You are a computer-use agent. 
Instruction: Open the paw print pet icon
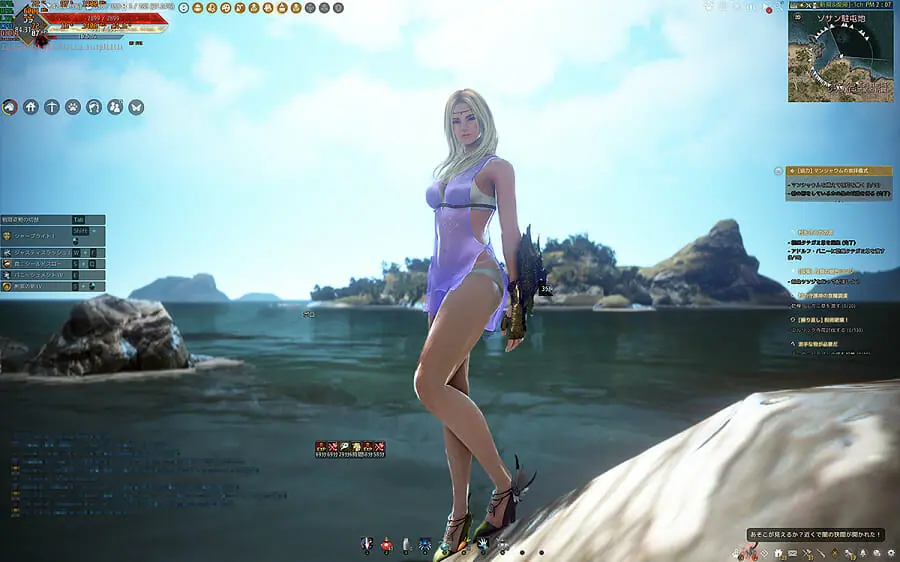pyautogui.click(x=73, y=107)
